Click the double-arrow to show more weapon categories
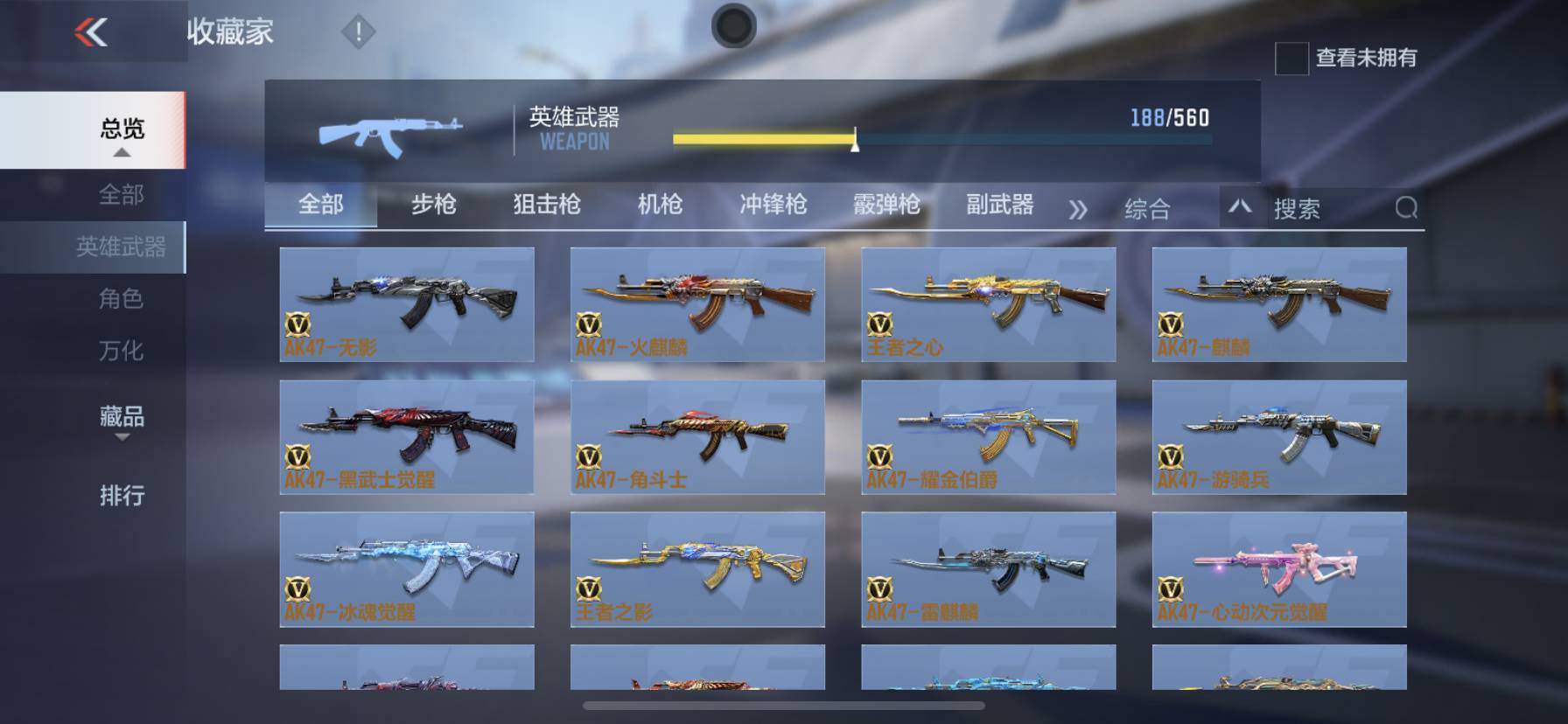Screen dimensions: 1568x724 1080,208
